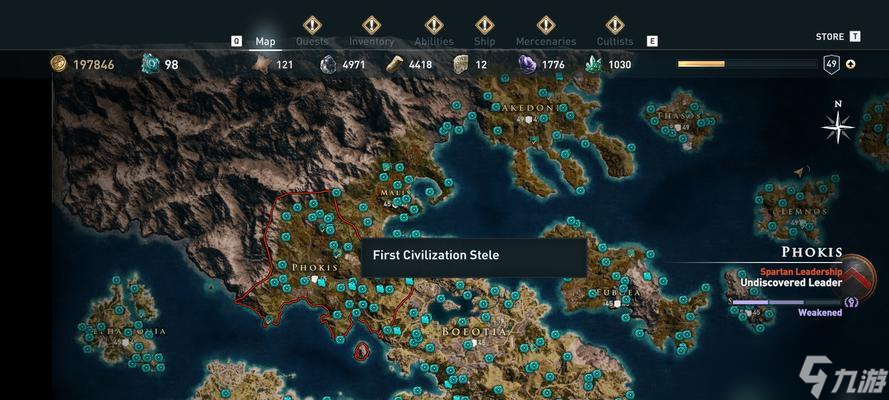Open the Mercenaries tab
The width and height of the screenshot is (889, 400).
pos(545,41)
